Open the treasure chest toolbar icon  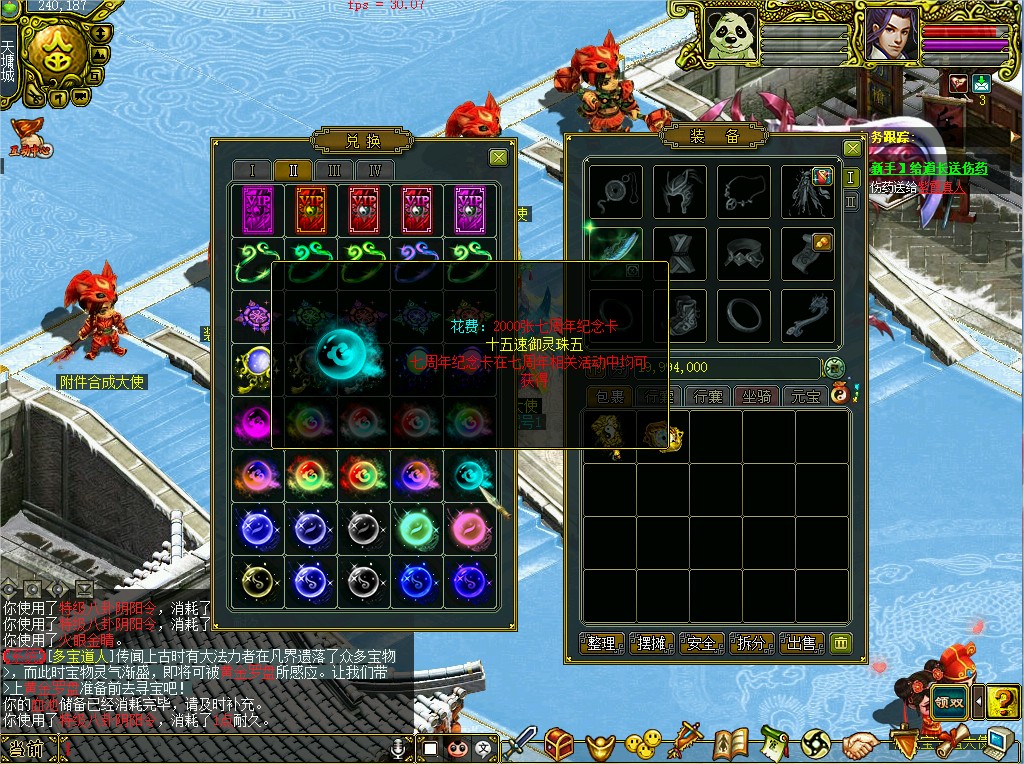(x=559, y=744)
